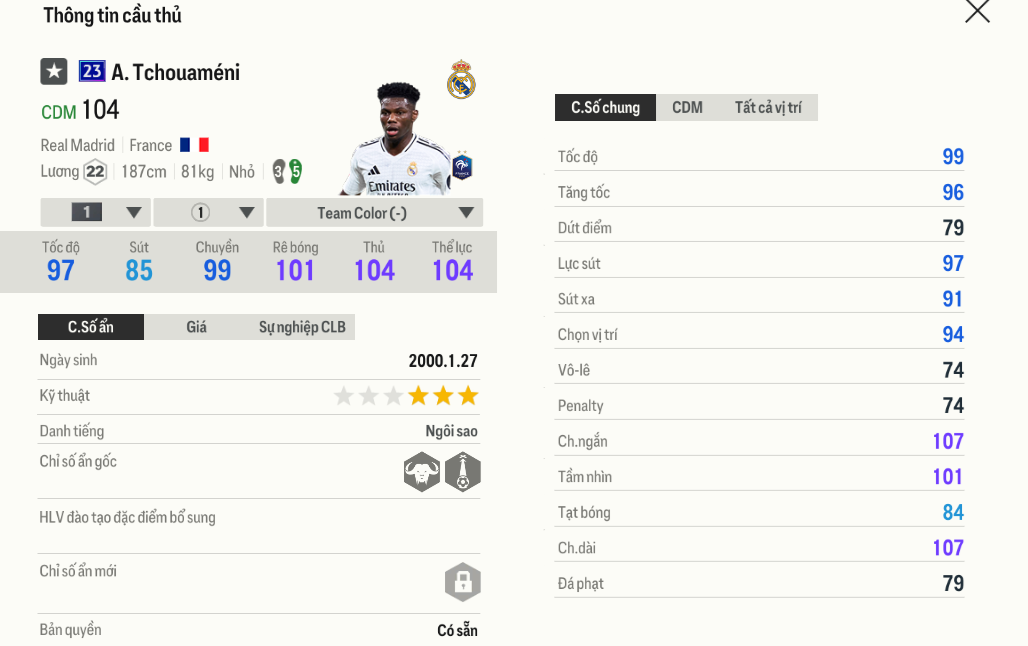Open the circled 1 level dropdown

(x=209, y=213)
